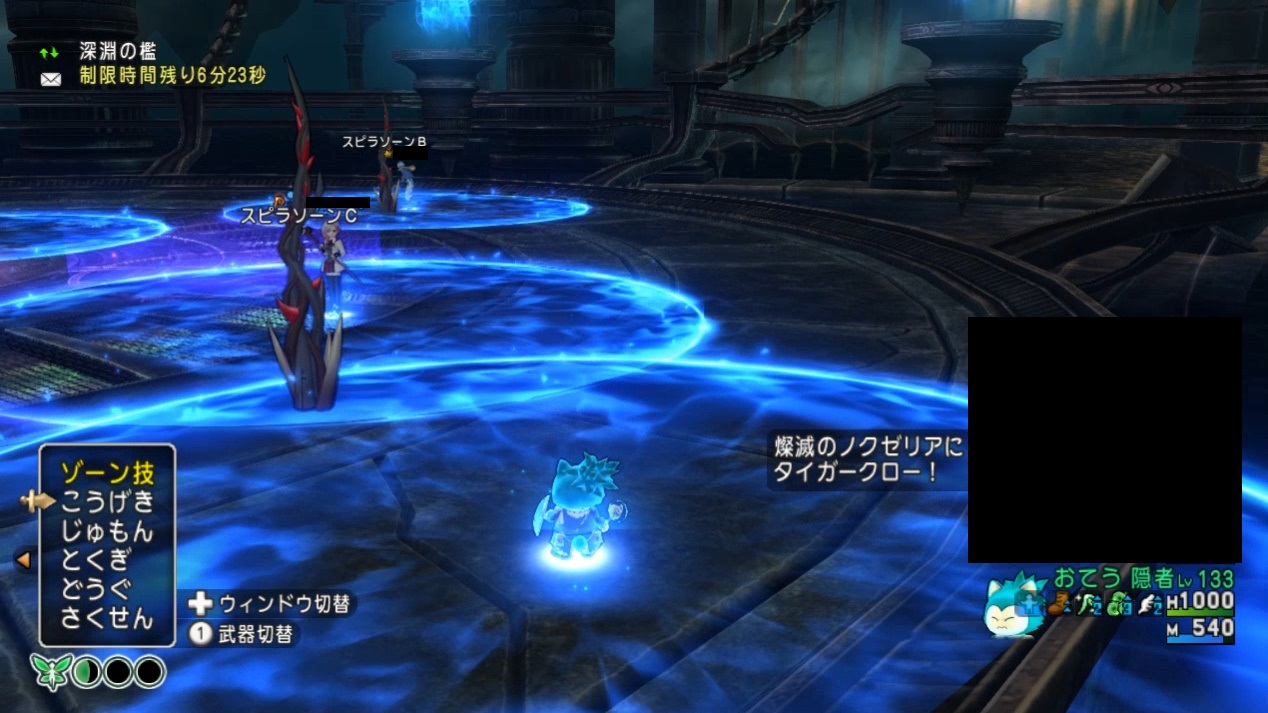Screen dimensions: 1268x713
Task: Click the green connection arrows icon
Action: pos(49,52)
